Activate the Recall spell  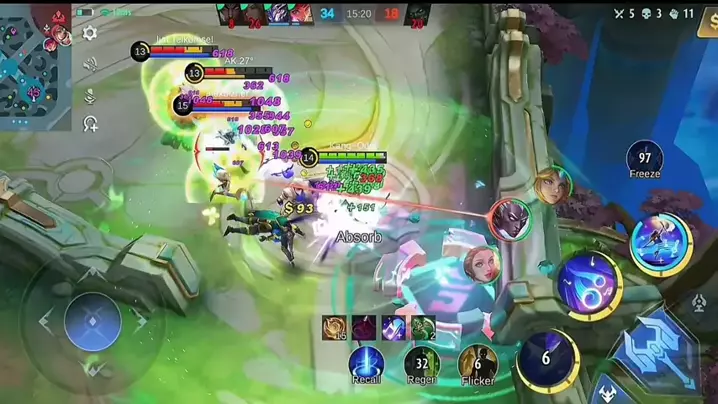[x=366, y=363]
